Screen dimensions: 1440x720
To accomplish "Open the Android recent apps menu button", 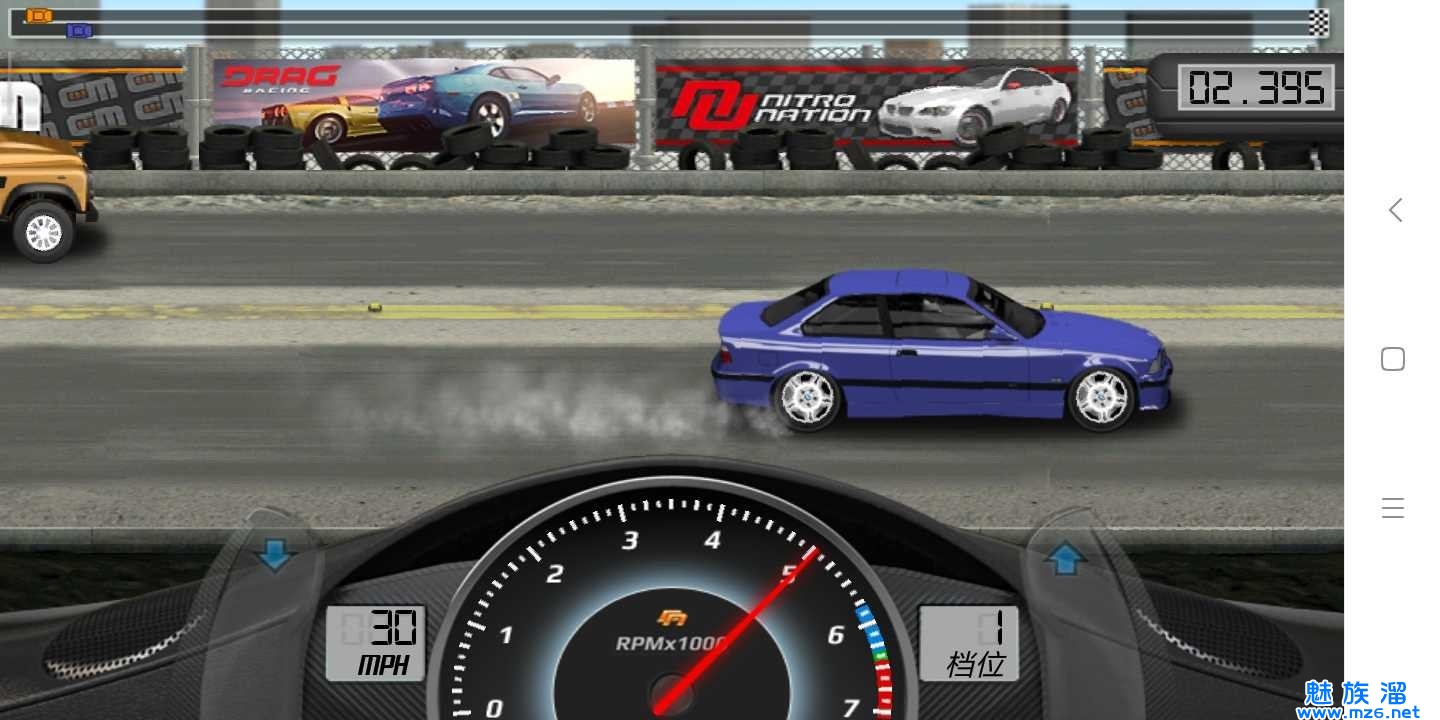I will (1393, 508).
